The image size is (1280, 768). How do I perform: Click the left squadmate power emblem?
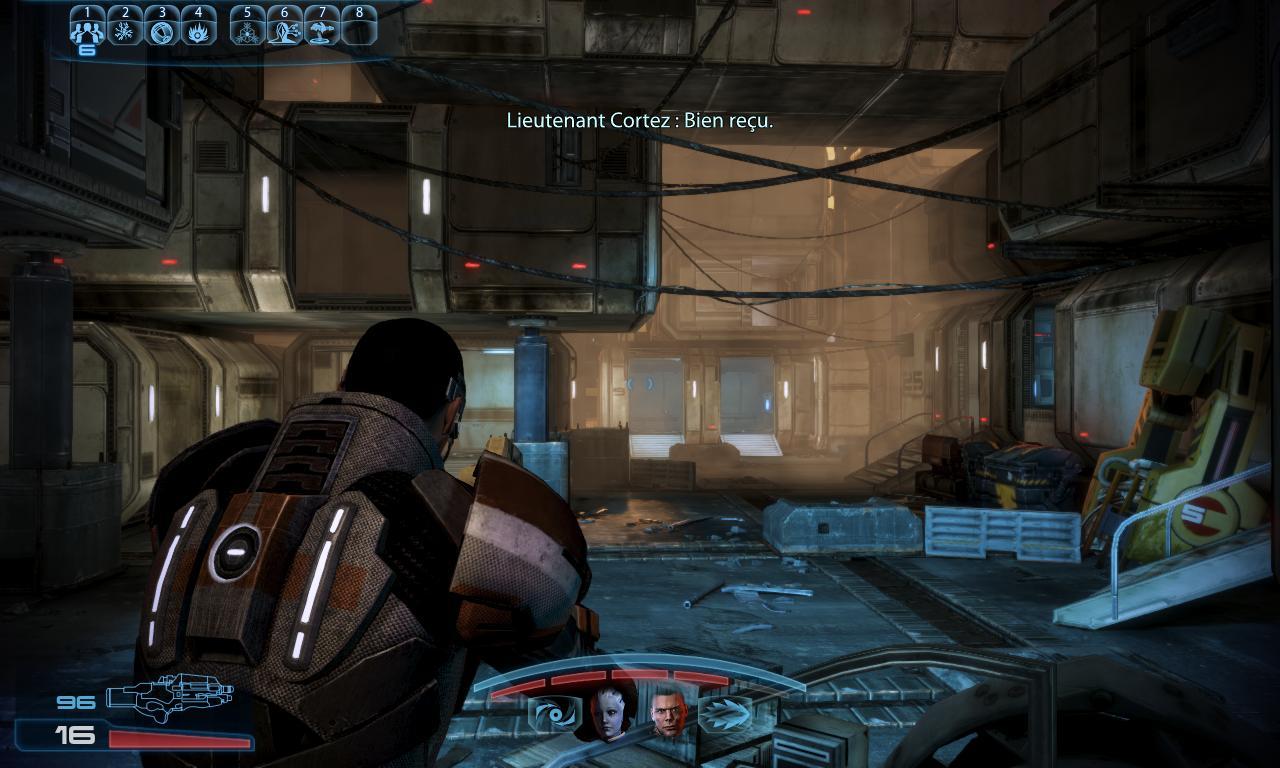(x=553, y=714)
